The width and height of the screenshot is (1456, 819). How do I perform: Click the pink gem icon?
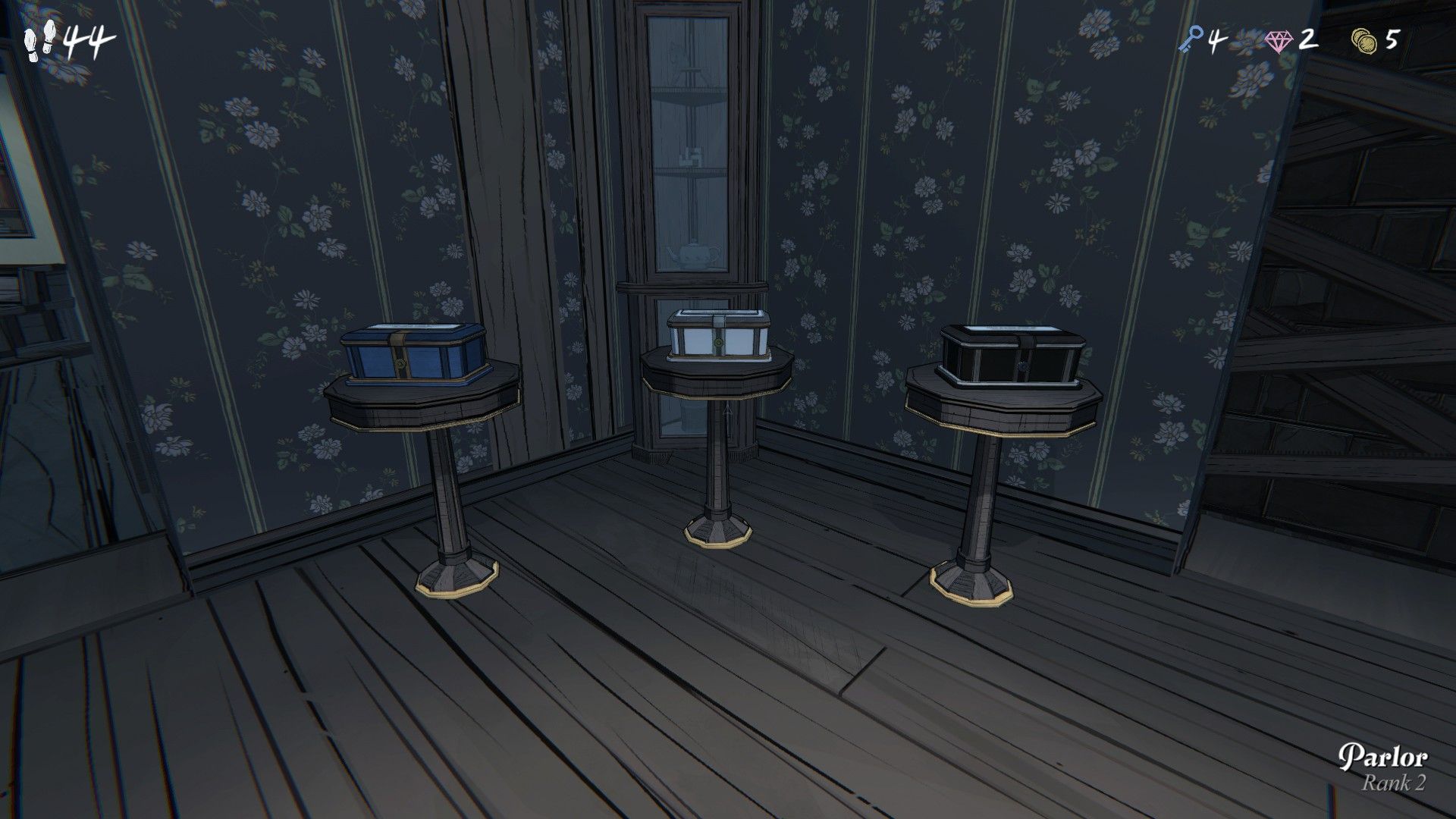[x=1281, y=39]
